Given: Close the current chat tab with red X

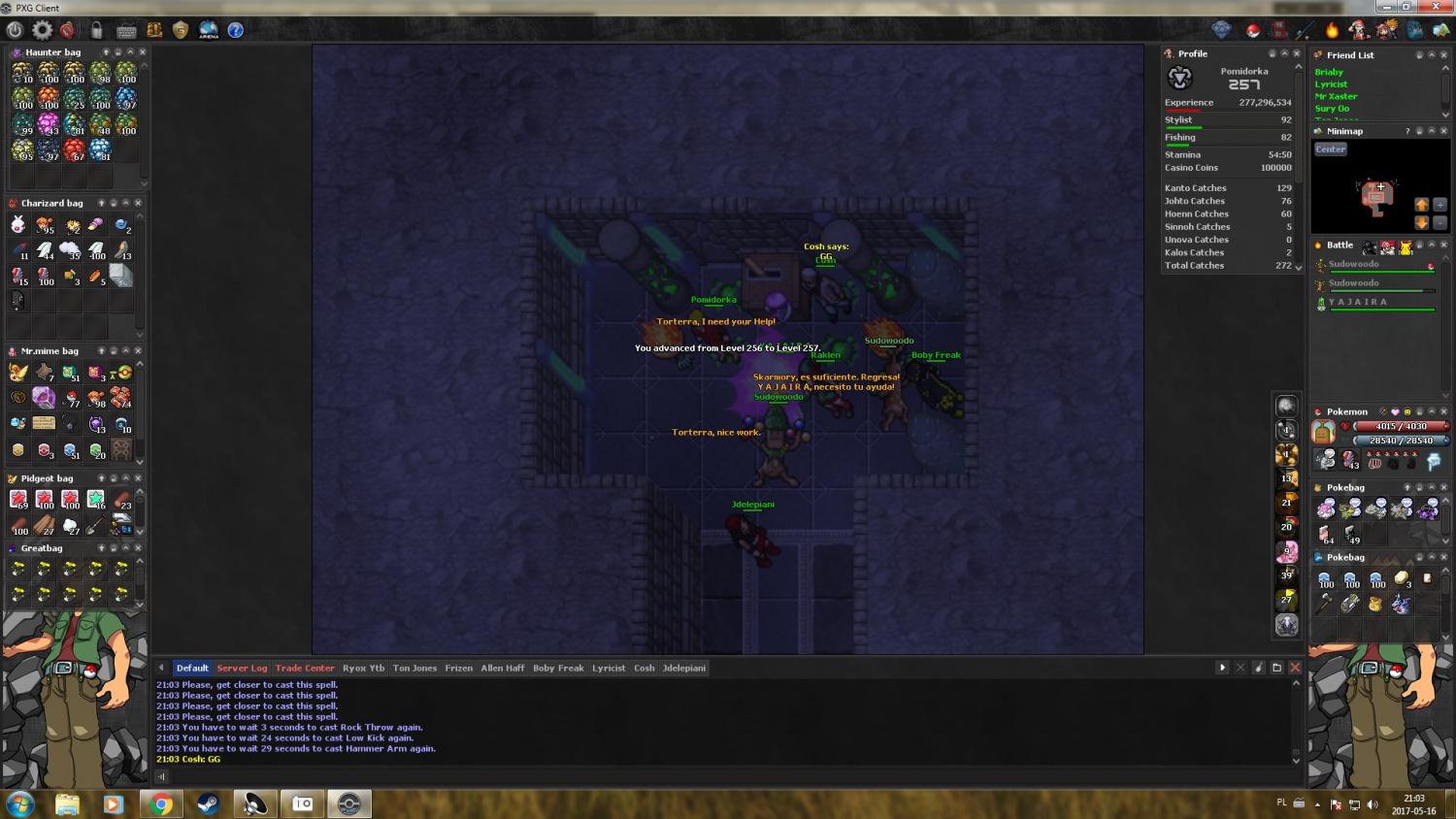Looking at the screenshot, I should coord(1295,668).
